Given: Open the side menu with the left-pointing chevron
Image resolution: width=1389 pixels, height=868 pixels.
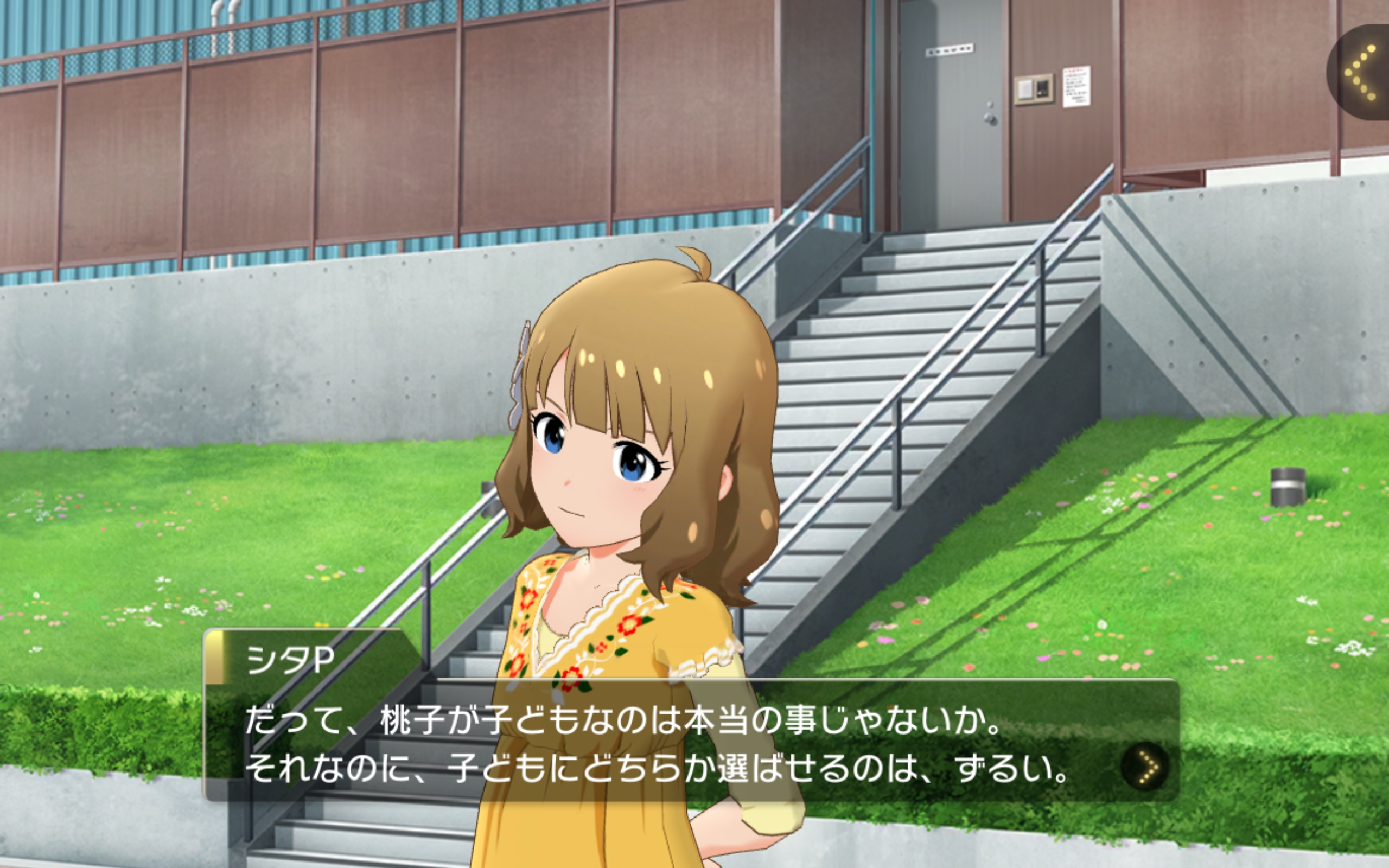Looking at the screenshot, I should (1362, 73).
